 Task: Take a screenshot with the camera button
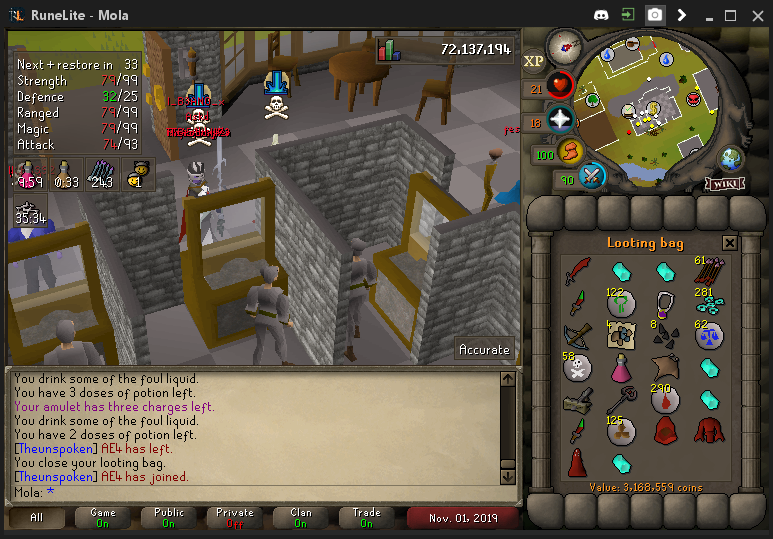click(x=654, y=15)
